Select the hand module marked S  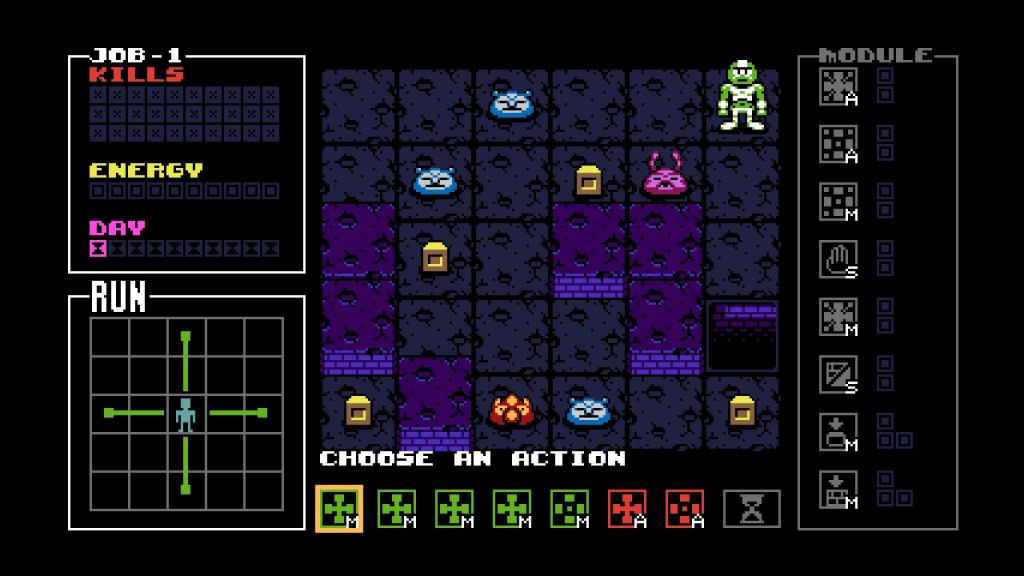(838, 259)
